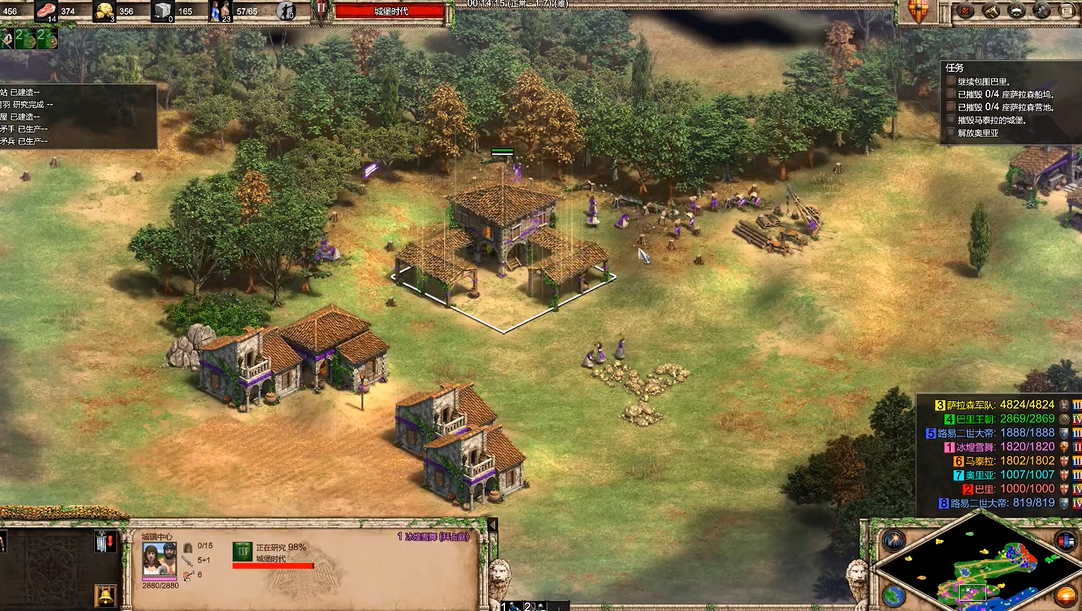This screenshot has height=611, width=1082.
Task: Cancel the Castle Age research in queue
Action: 243,552
